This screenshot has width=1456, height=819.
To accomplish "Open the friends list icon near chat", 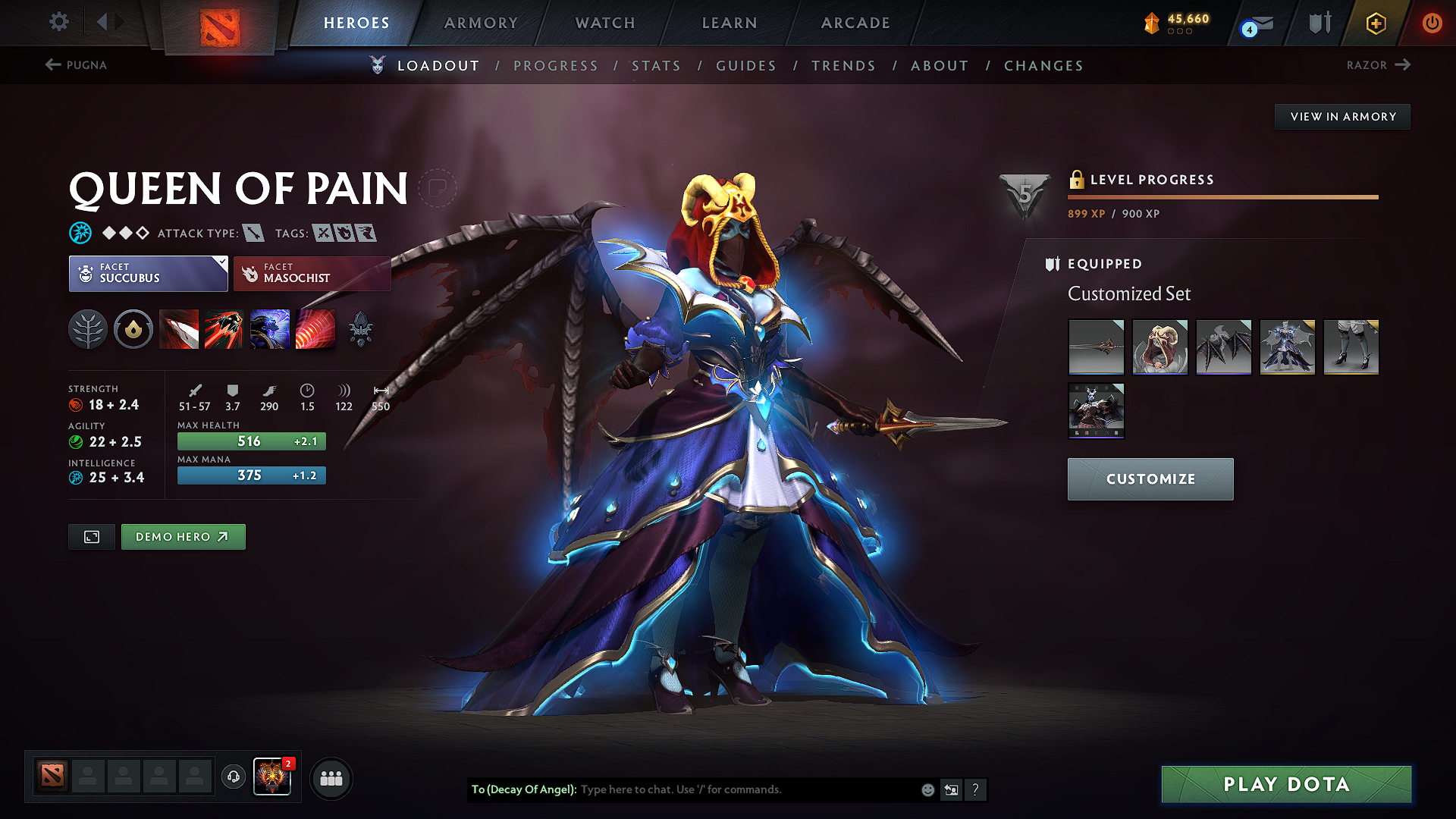I will [331, 778].
